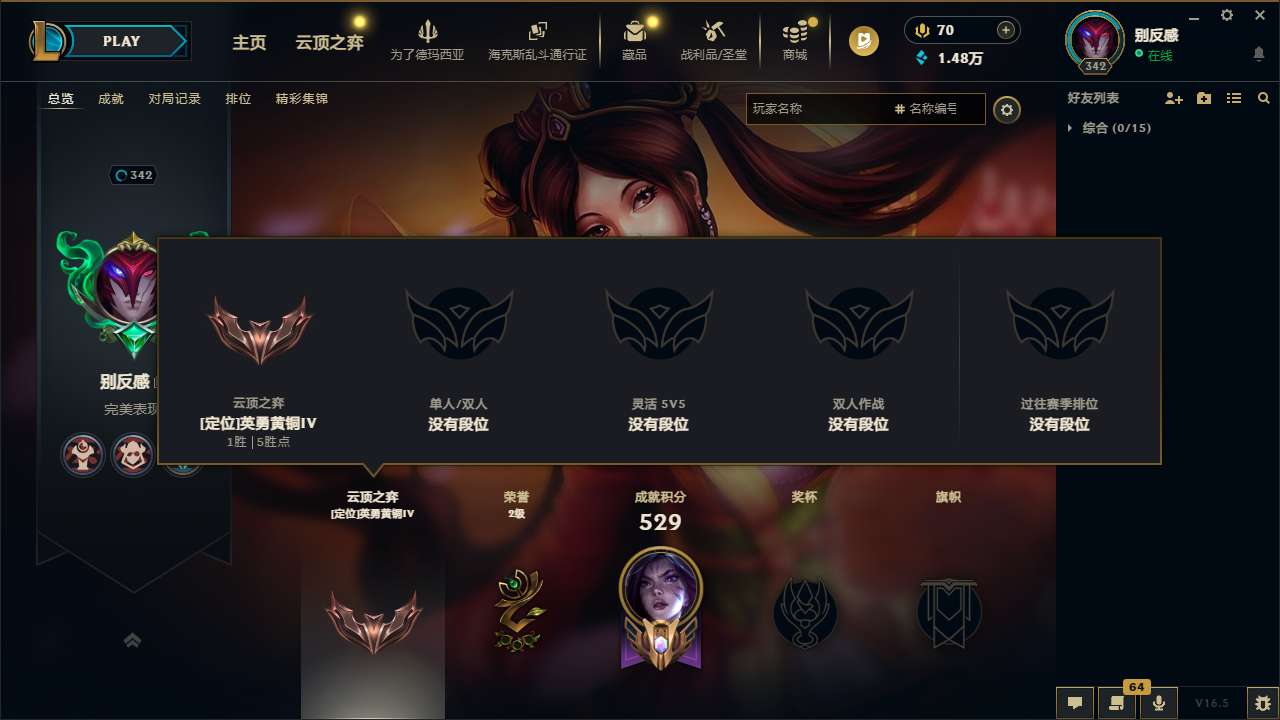Select the 主页 menu item

pyautogui.click(x=249, y=43)
